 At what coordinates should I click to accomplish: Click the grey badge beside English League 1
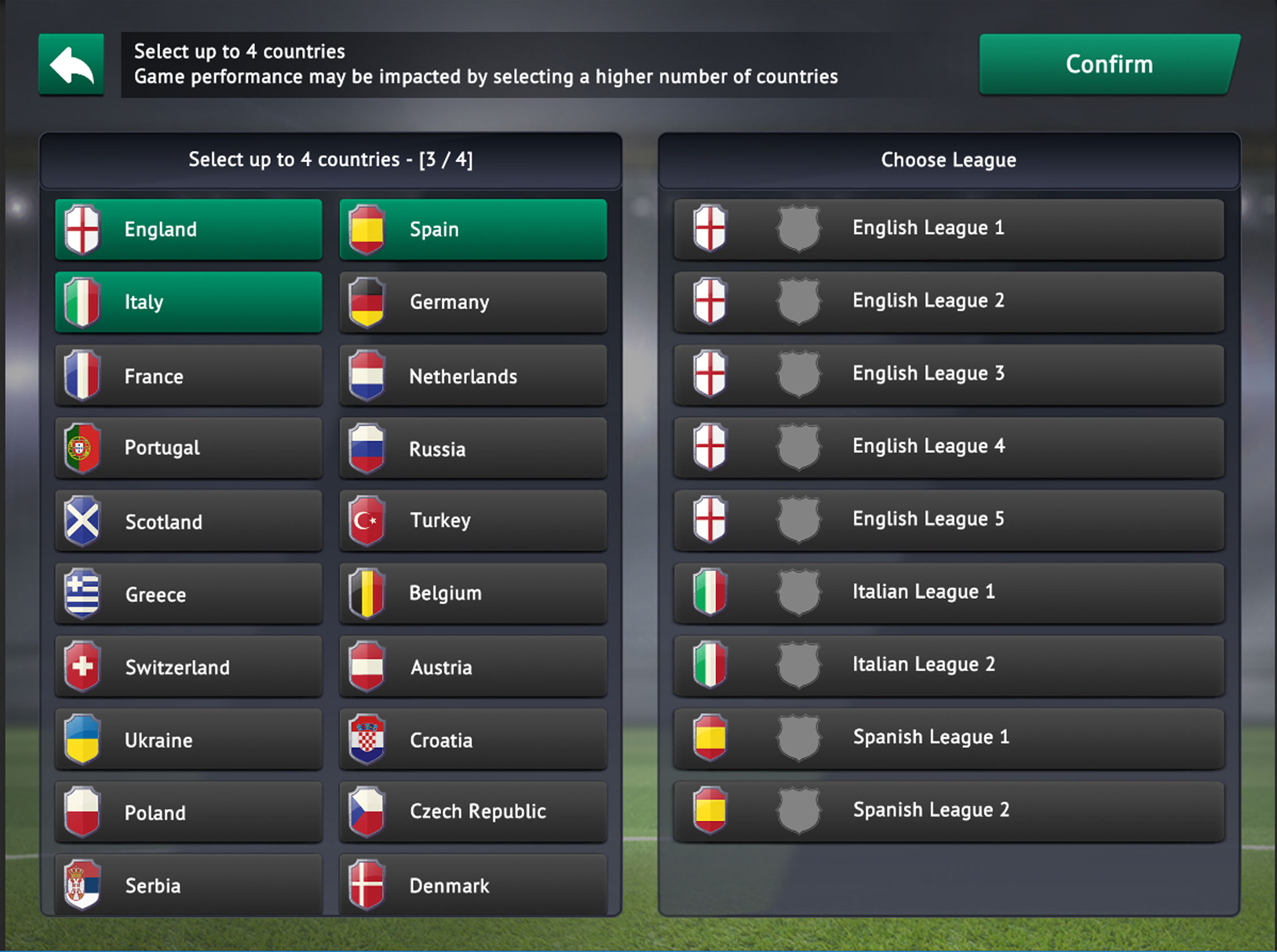tap(799, 227)
